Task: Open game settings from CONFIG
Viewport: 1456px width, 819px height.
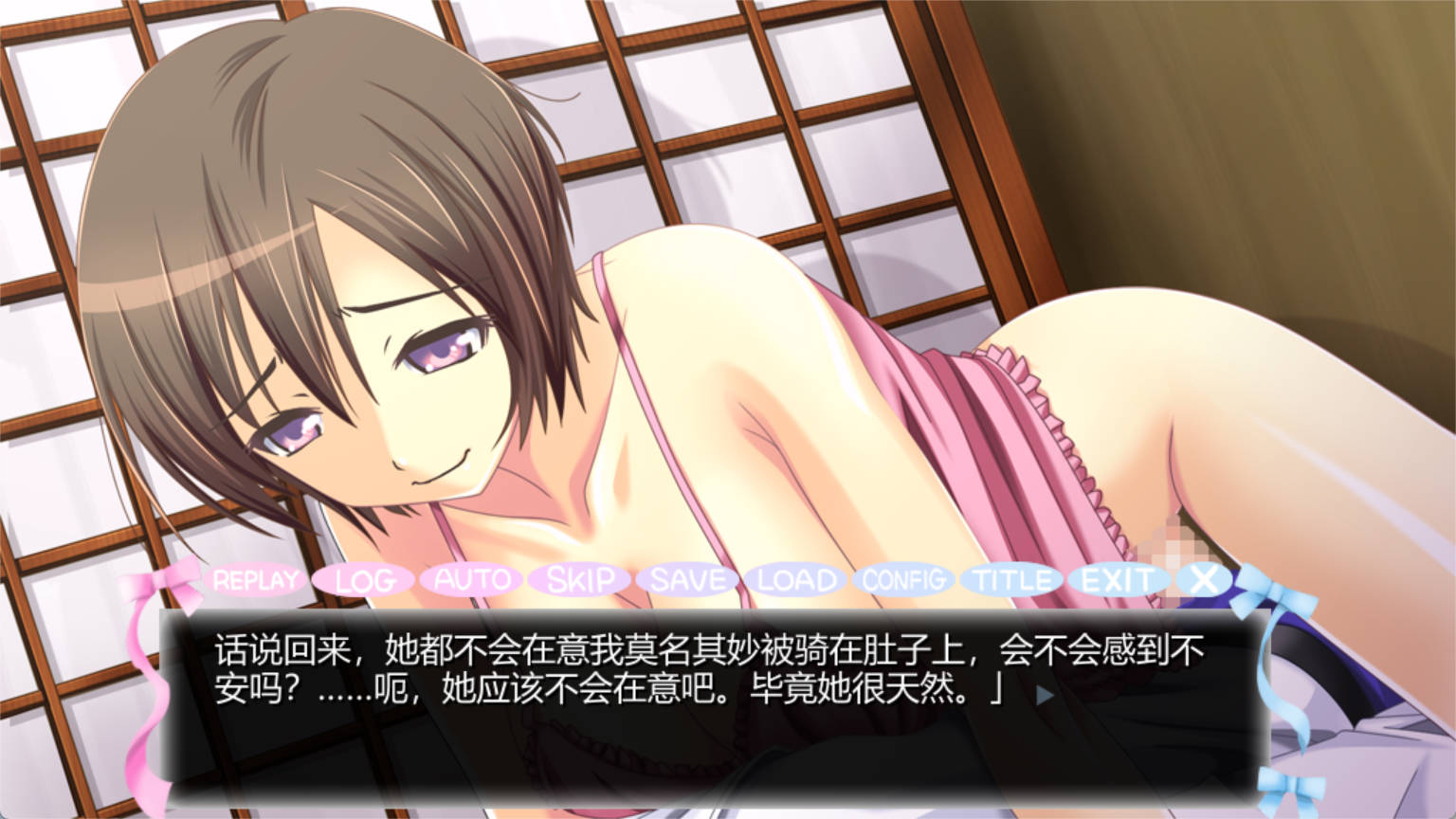Action: coord(903,579)
